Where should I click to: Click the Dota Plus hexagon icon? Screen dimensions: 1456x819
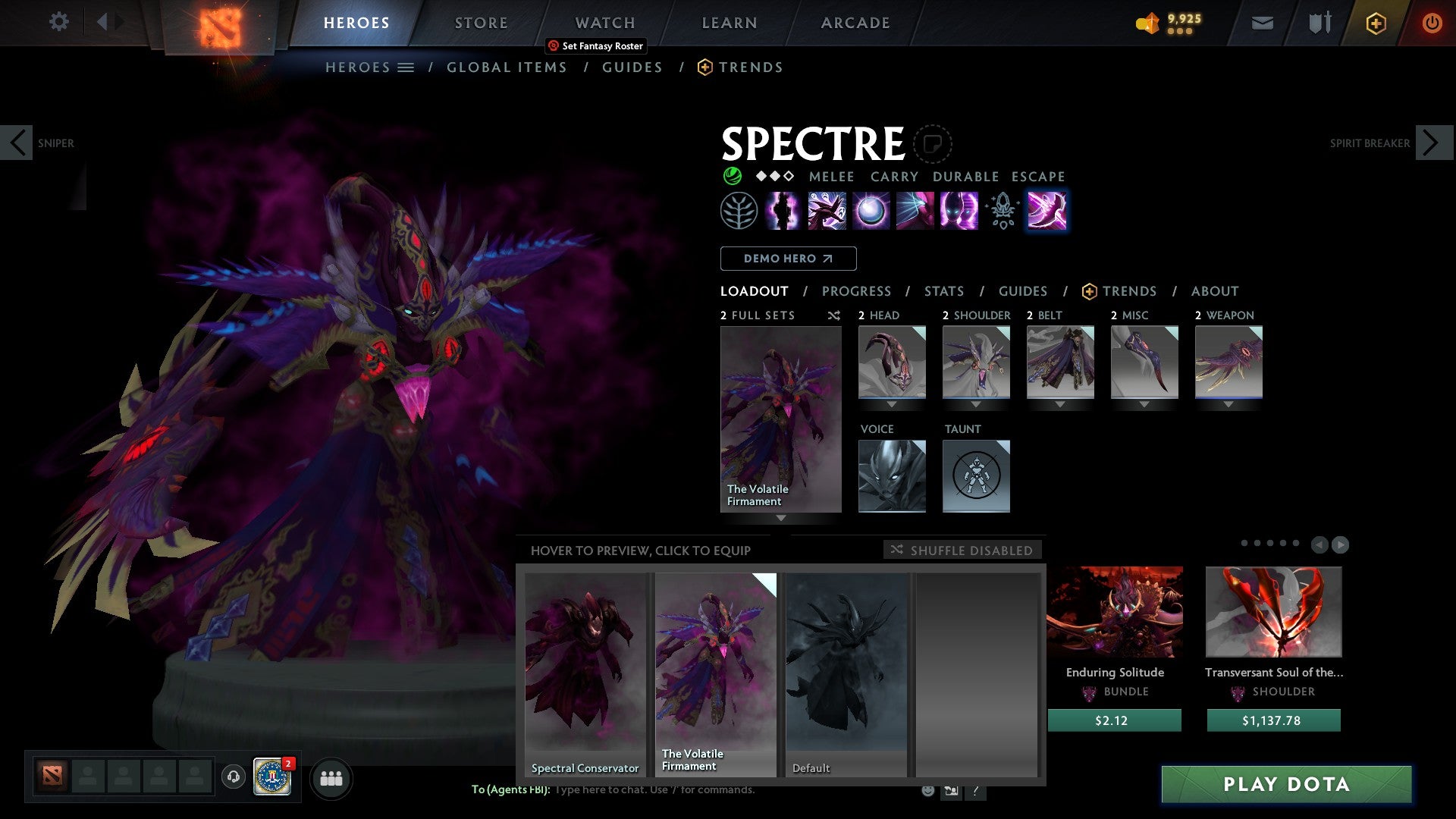pos(1376,23)
